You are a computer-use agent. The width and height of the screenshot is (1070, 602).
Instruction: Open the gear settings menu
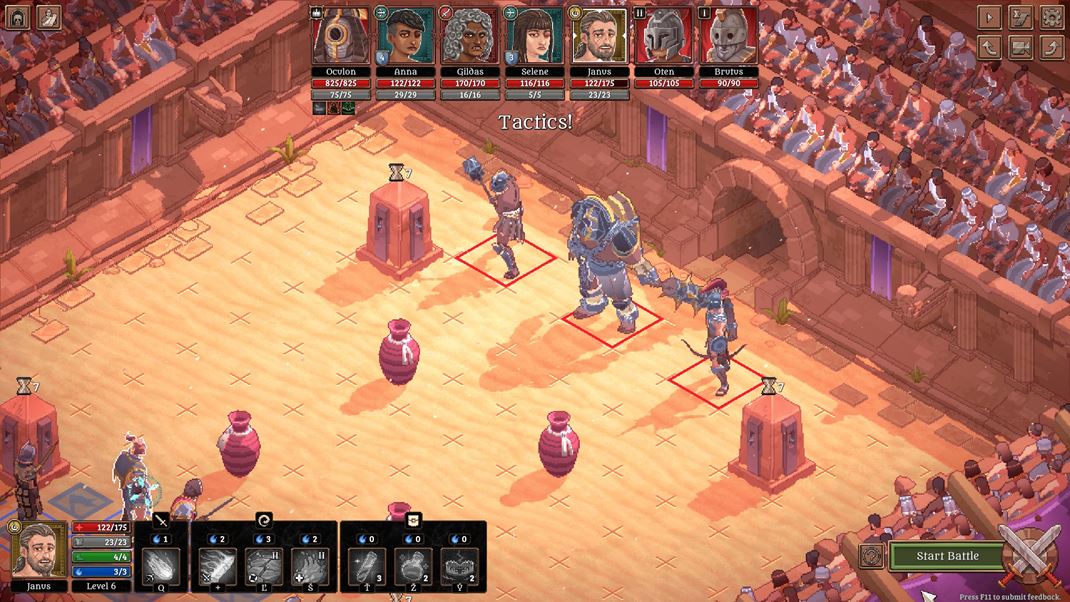(x=1051, y=17)
